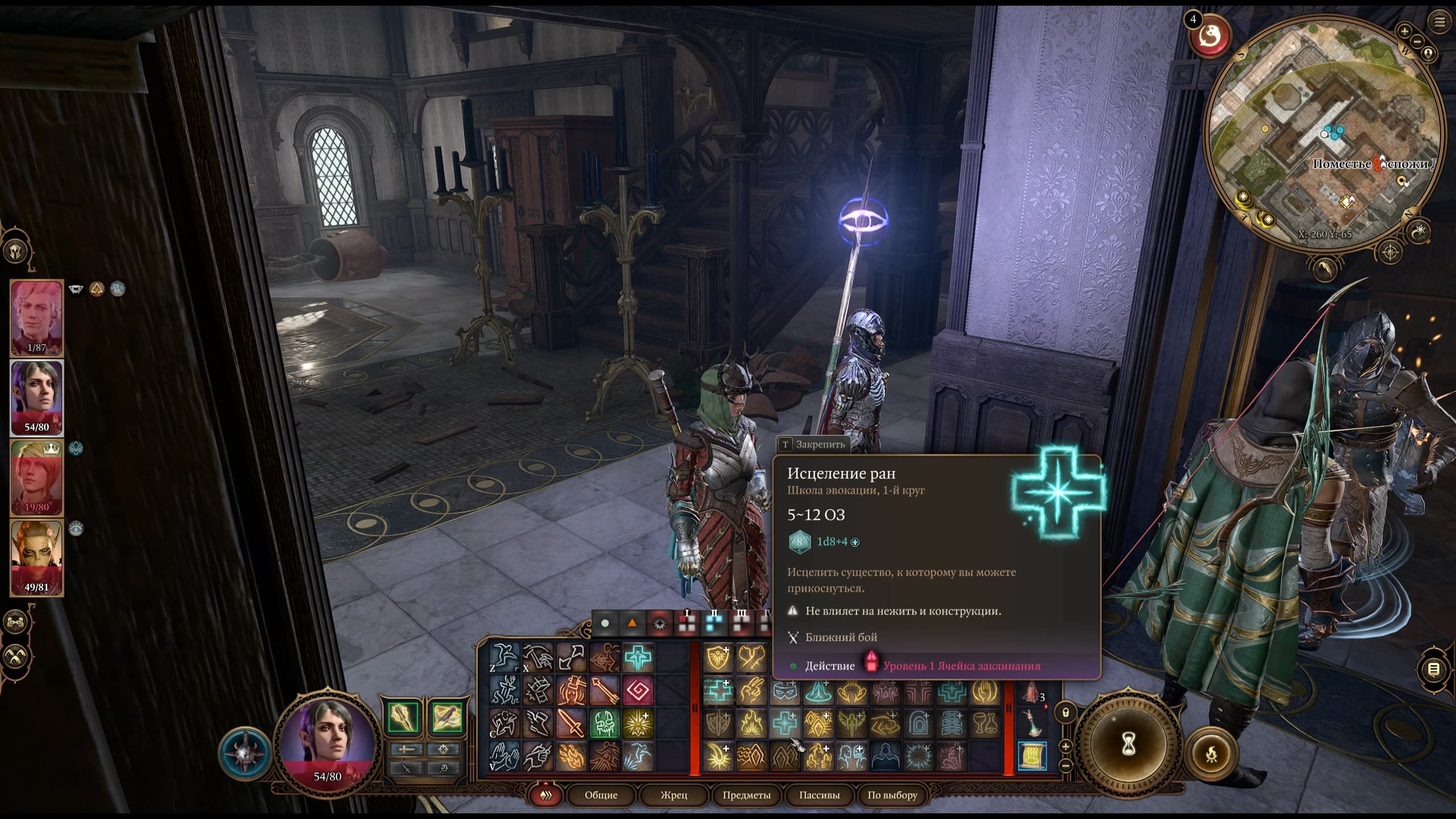Zoom out the minimap with minus button
This screenshot has width=1456, height=819.
(1417, 41)
